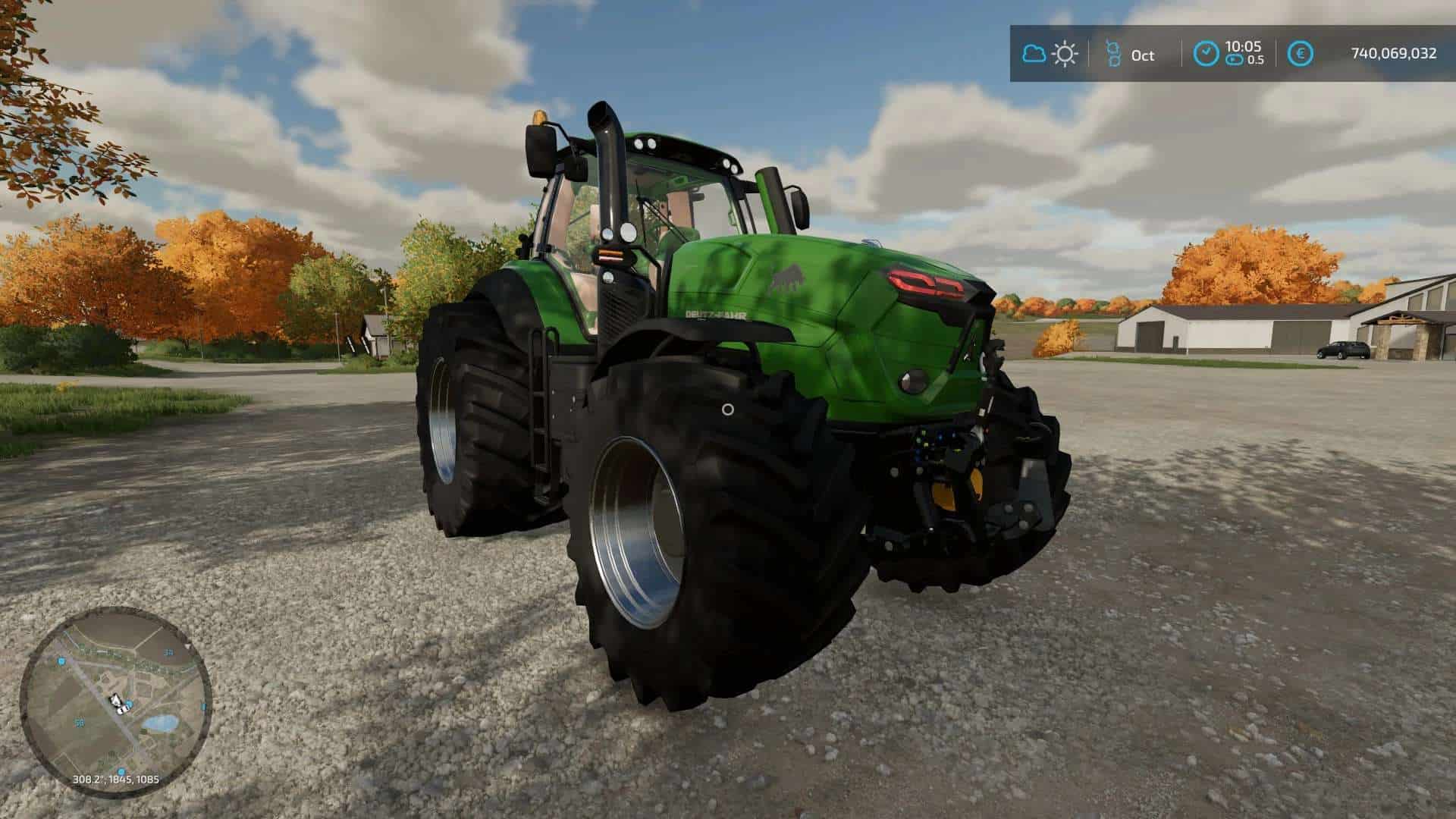Click the clock icon in HUD
The image size is (1456, 819).
click(1206, 54)
